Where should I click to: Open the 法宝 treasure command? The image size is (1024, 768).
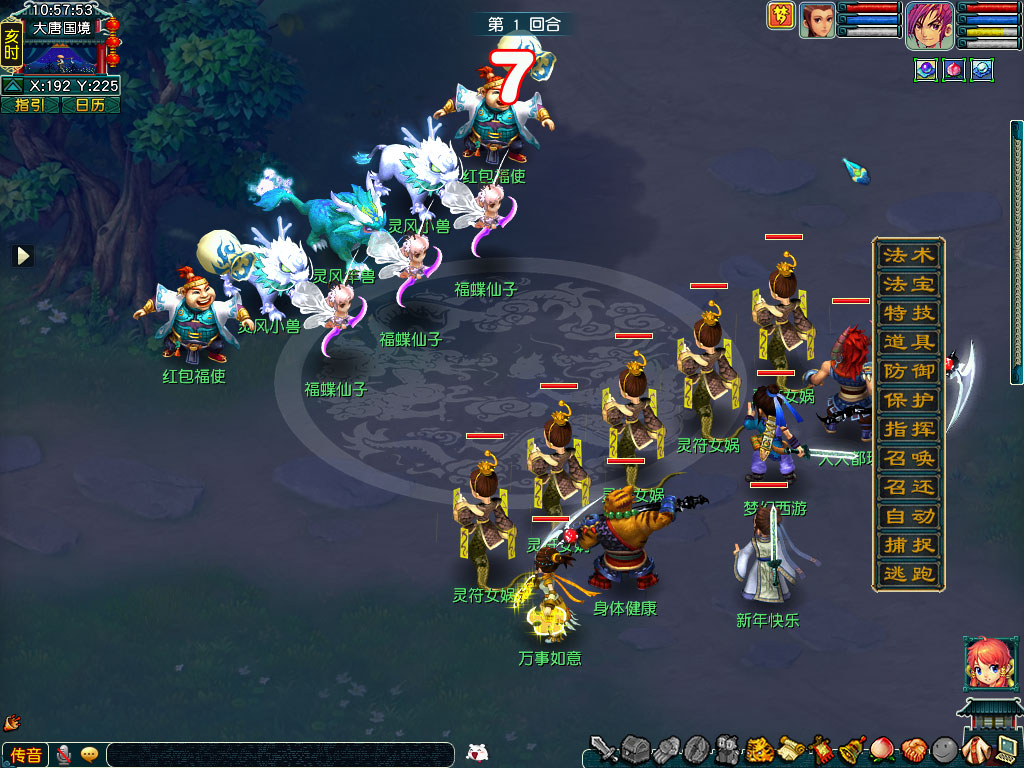pos(908,284)
